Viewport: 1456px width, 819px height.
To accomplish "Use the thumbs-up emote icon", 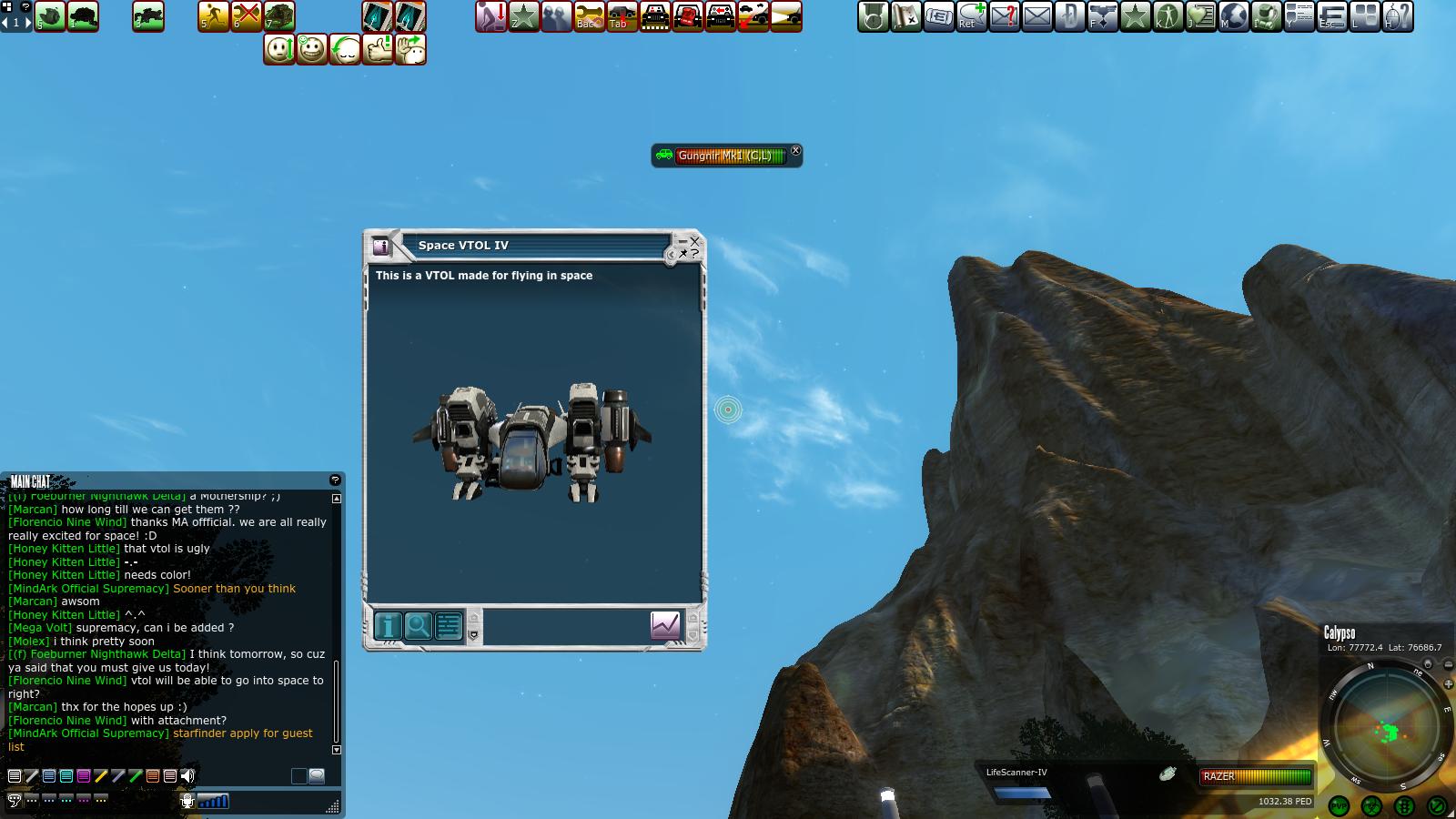I will click(378, 49).
